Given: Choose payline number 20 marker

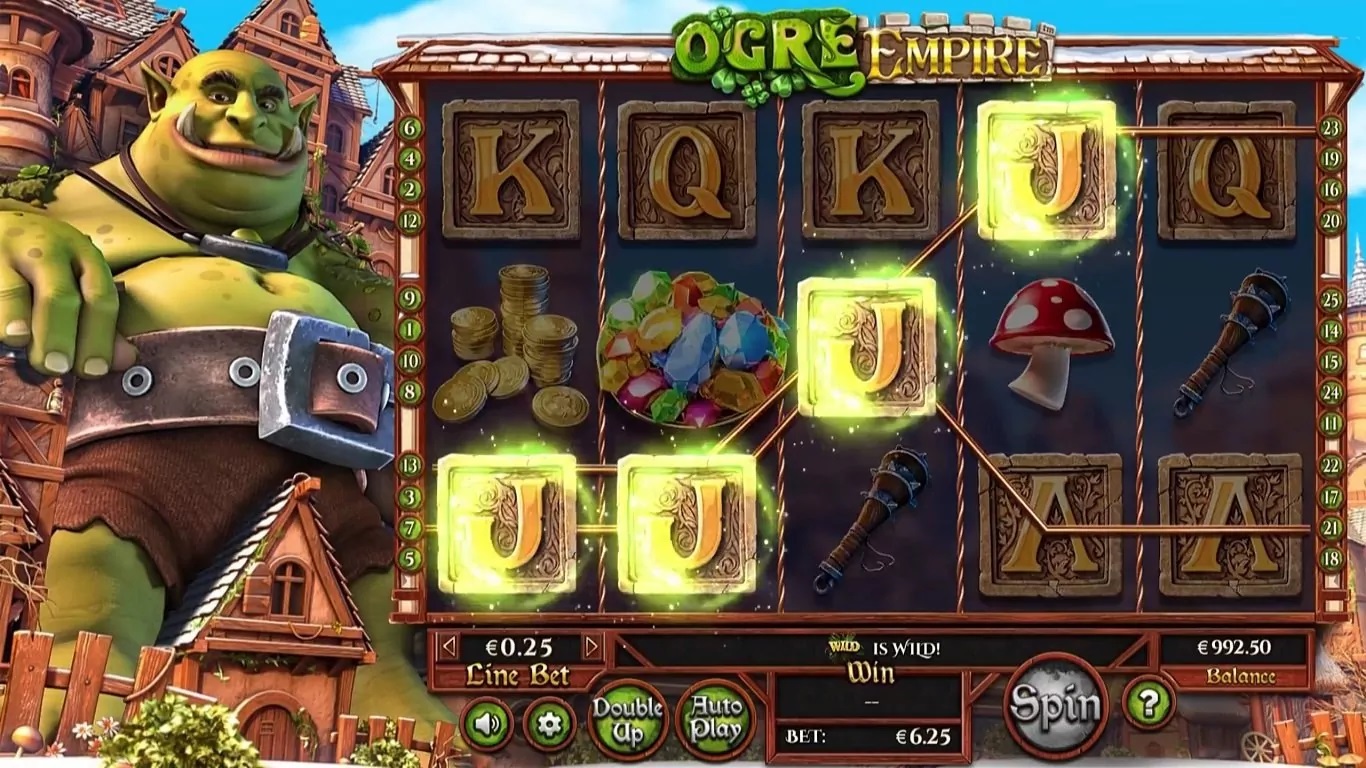Looking at the screenshot, I should click(x=1330, y=221).
